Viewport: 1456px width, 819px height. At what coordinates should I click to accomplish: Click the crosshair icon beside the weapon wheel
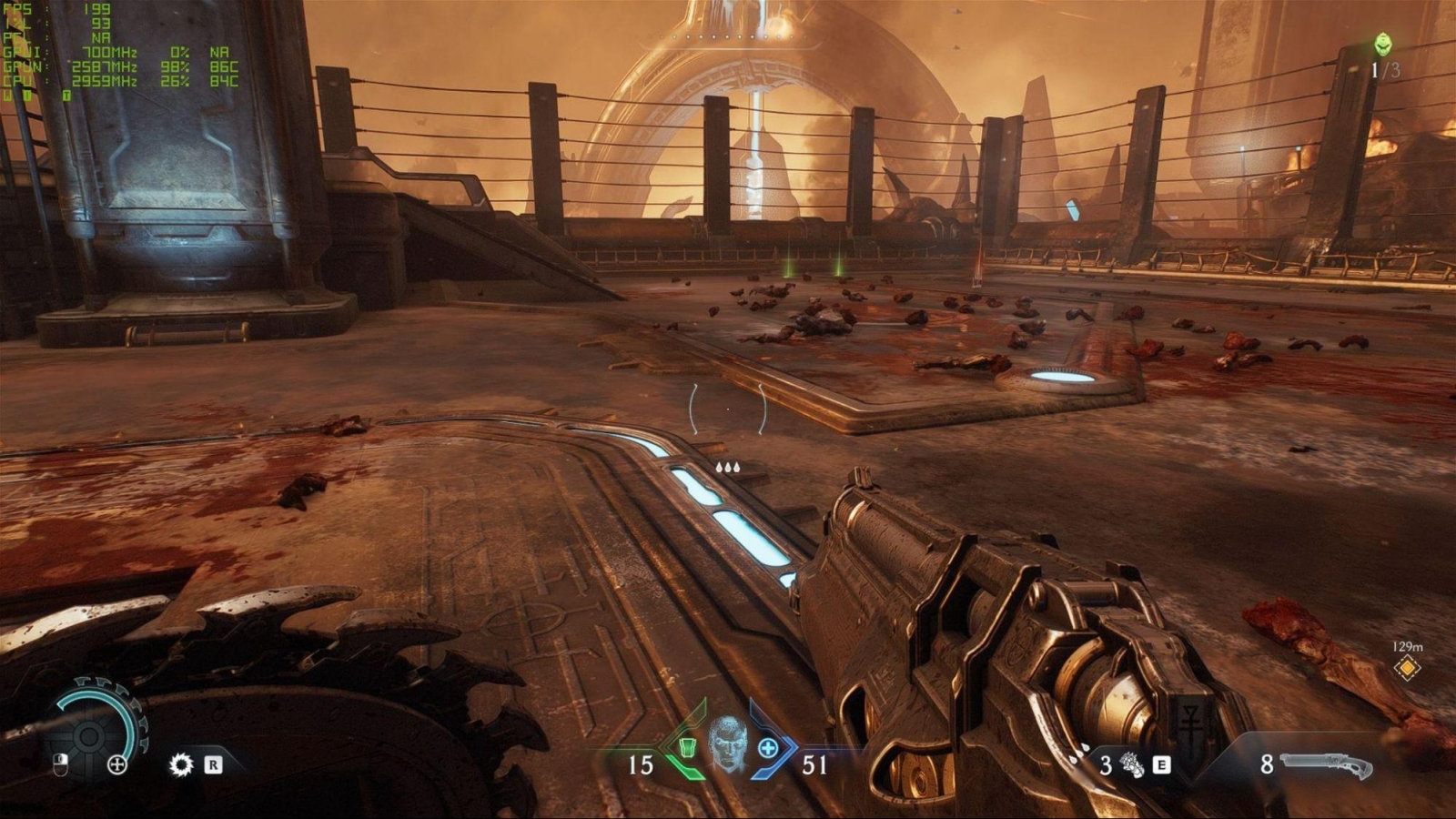coord(117,764)
